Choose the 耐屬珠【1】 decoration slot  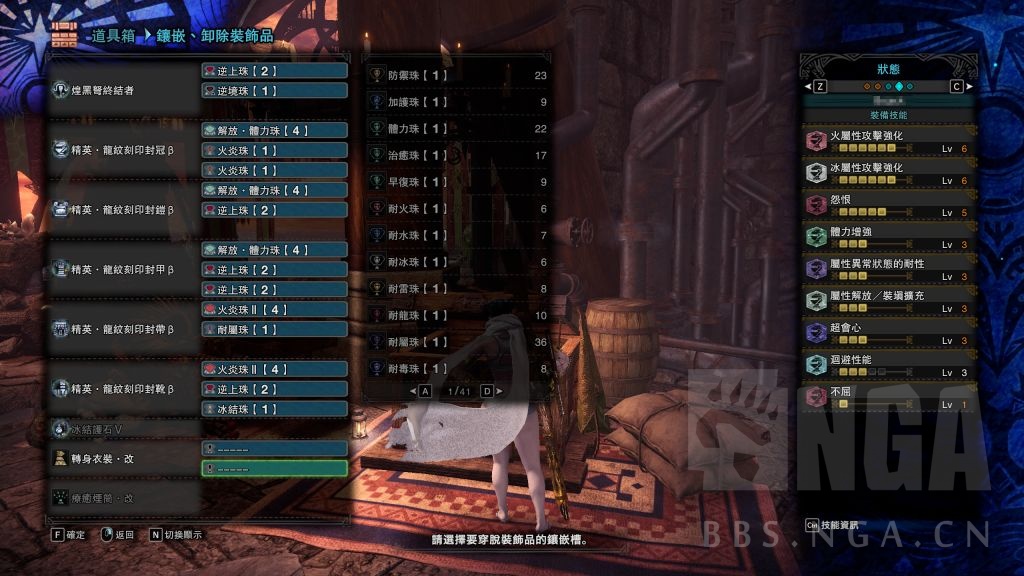pos(274,329)
